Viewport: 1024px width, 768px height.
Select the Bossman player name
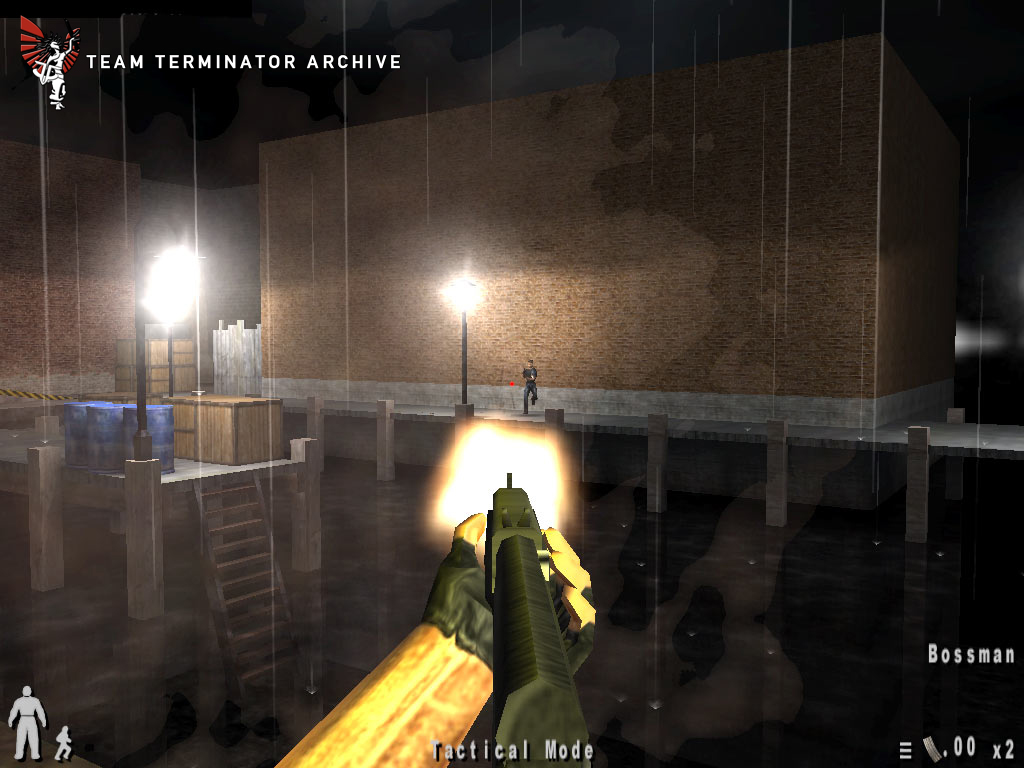(x=971, y=655)
